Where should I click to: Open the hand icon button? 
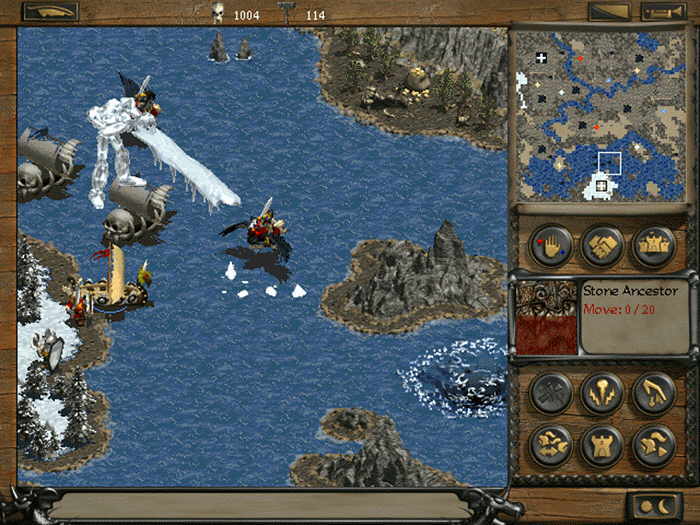coord(551,246)
